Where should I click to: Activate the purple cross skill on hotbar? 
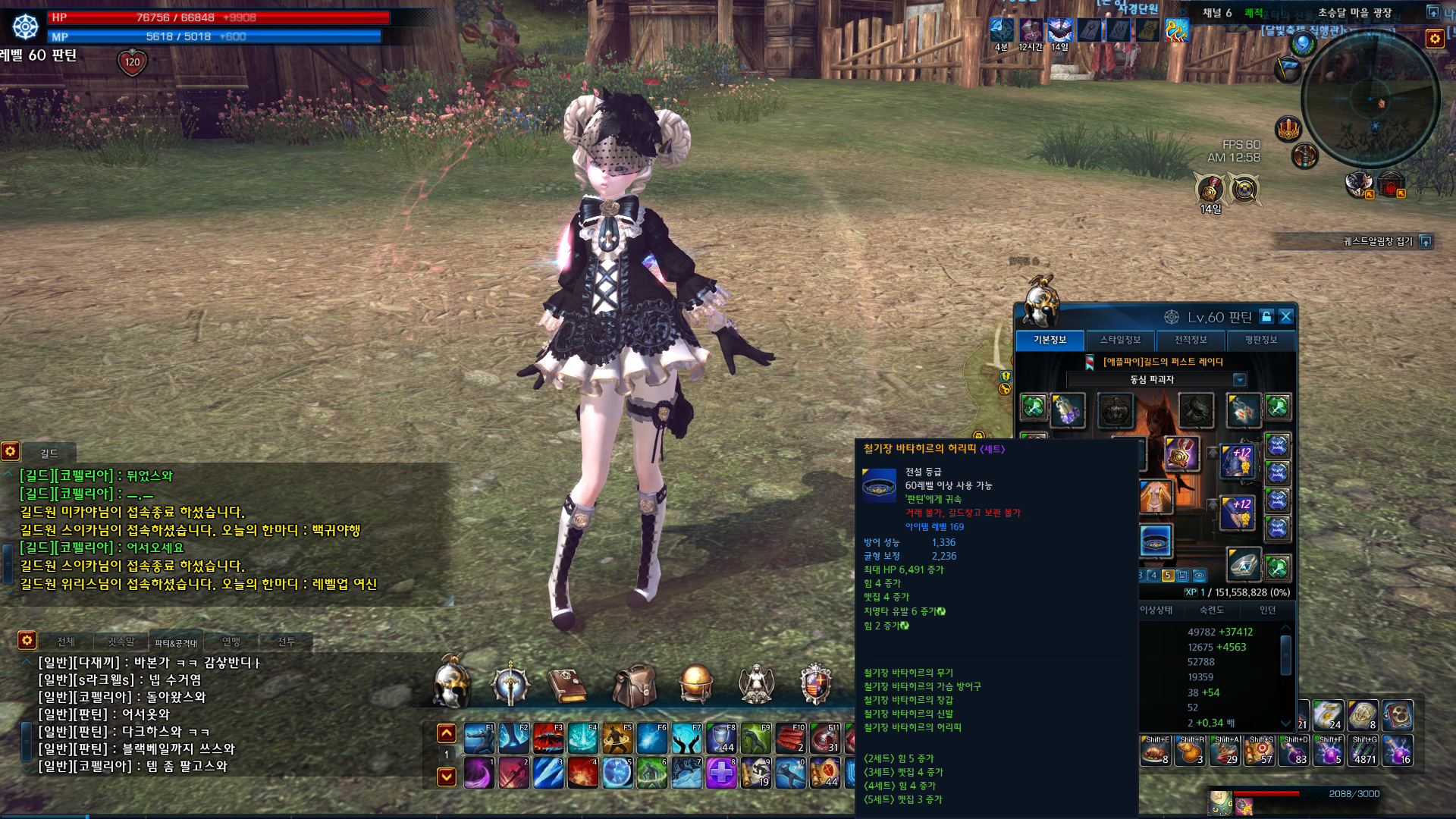pyautogui.click(x=721, y=773)
